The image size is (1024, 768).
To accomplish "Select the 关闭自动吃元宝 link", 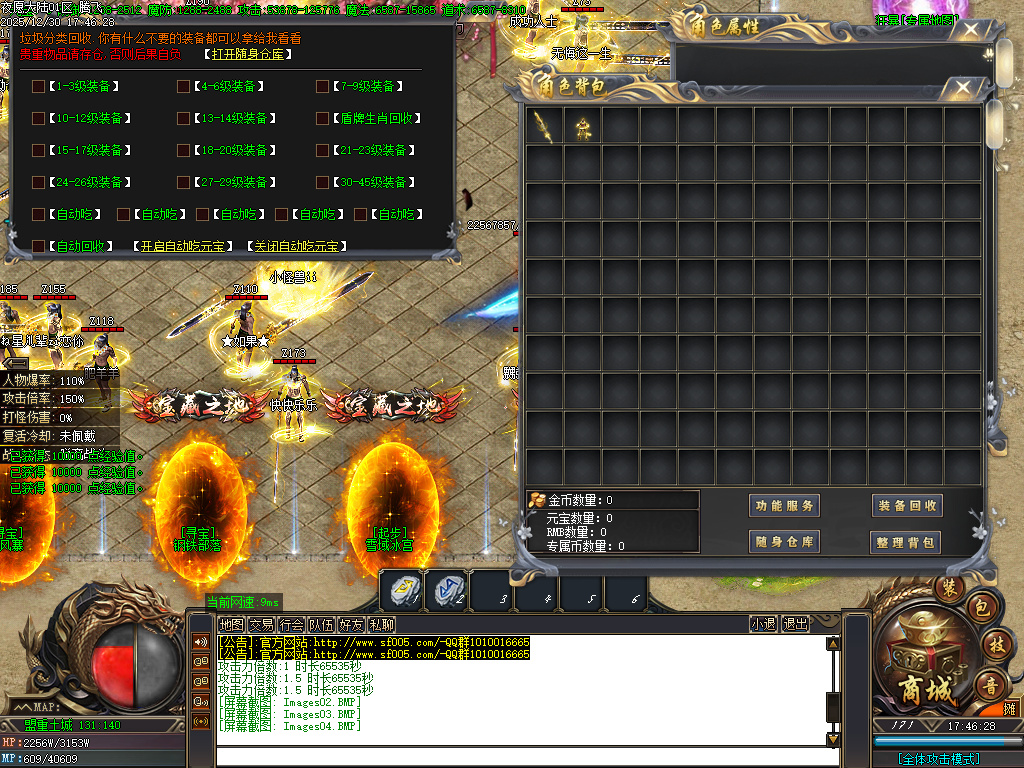I will 295,246.
